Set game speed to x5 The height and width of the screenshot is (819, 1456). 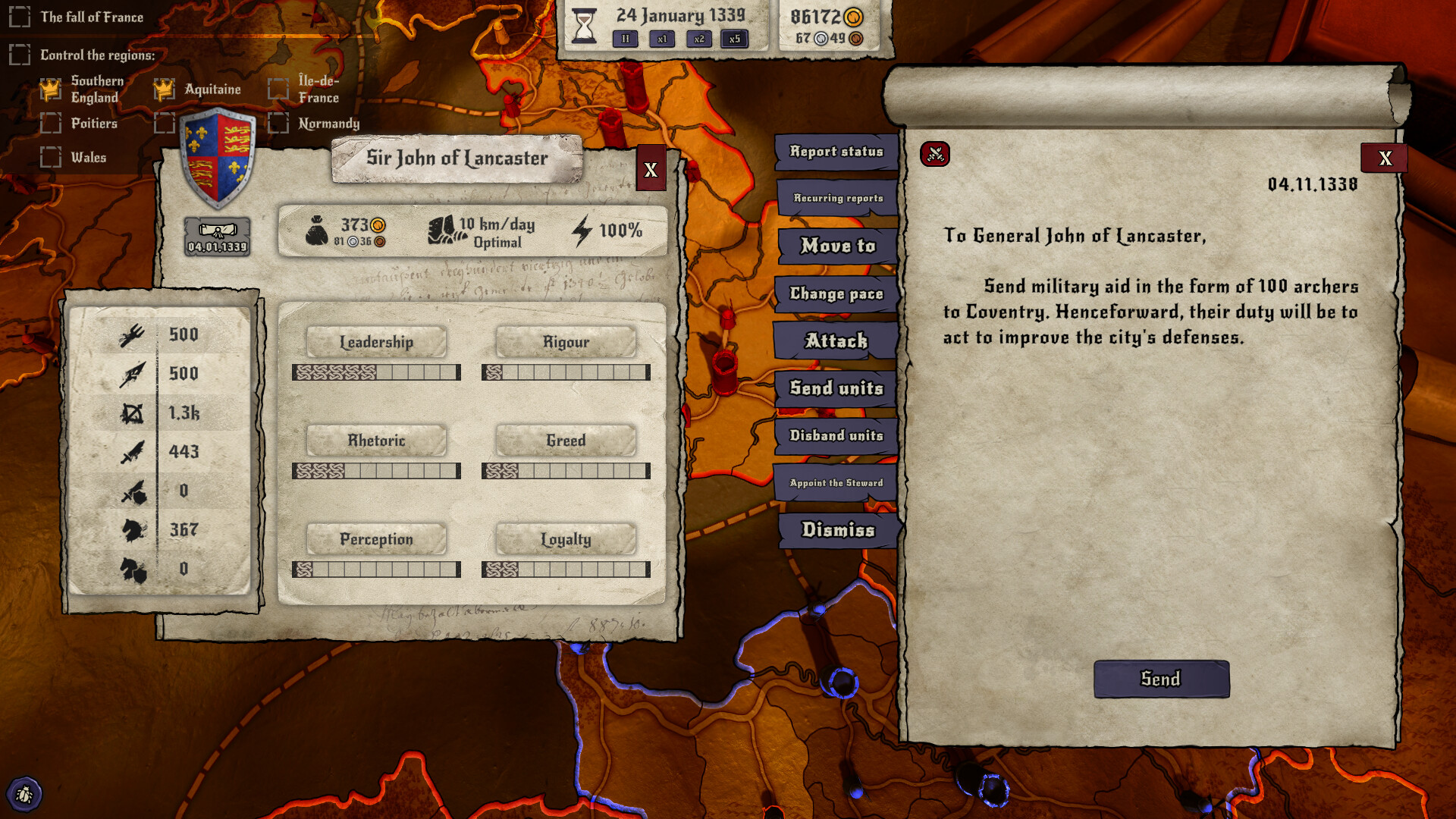point(734,39)
